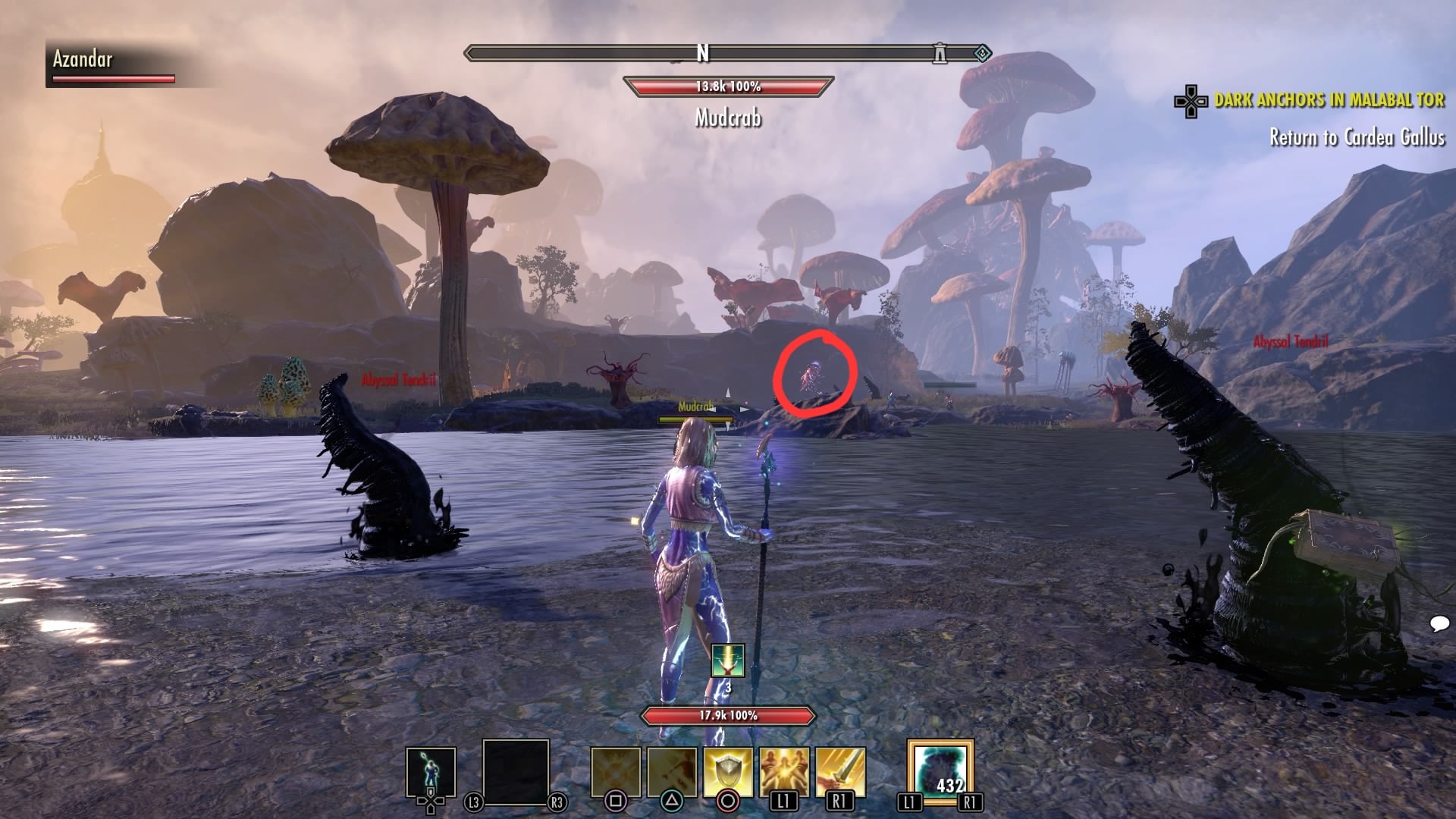The width and height of the screenshot is (1456, 819).
Task: Click the green beam buff icon
Action: (x=728, y=661)
